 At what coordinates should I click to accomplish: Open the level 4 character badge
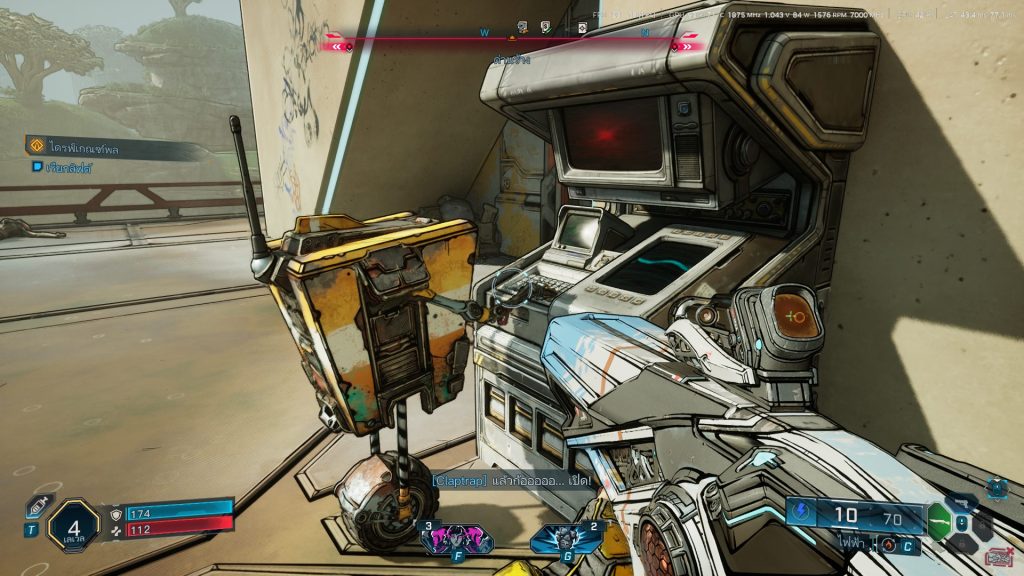[74, 524]
